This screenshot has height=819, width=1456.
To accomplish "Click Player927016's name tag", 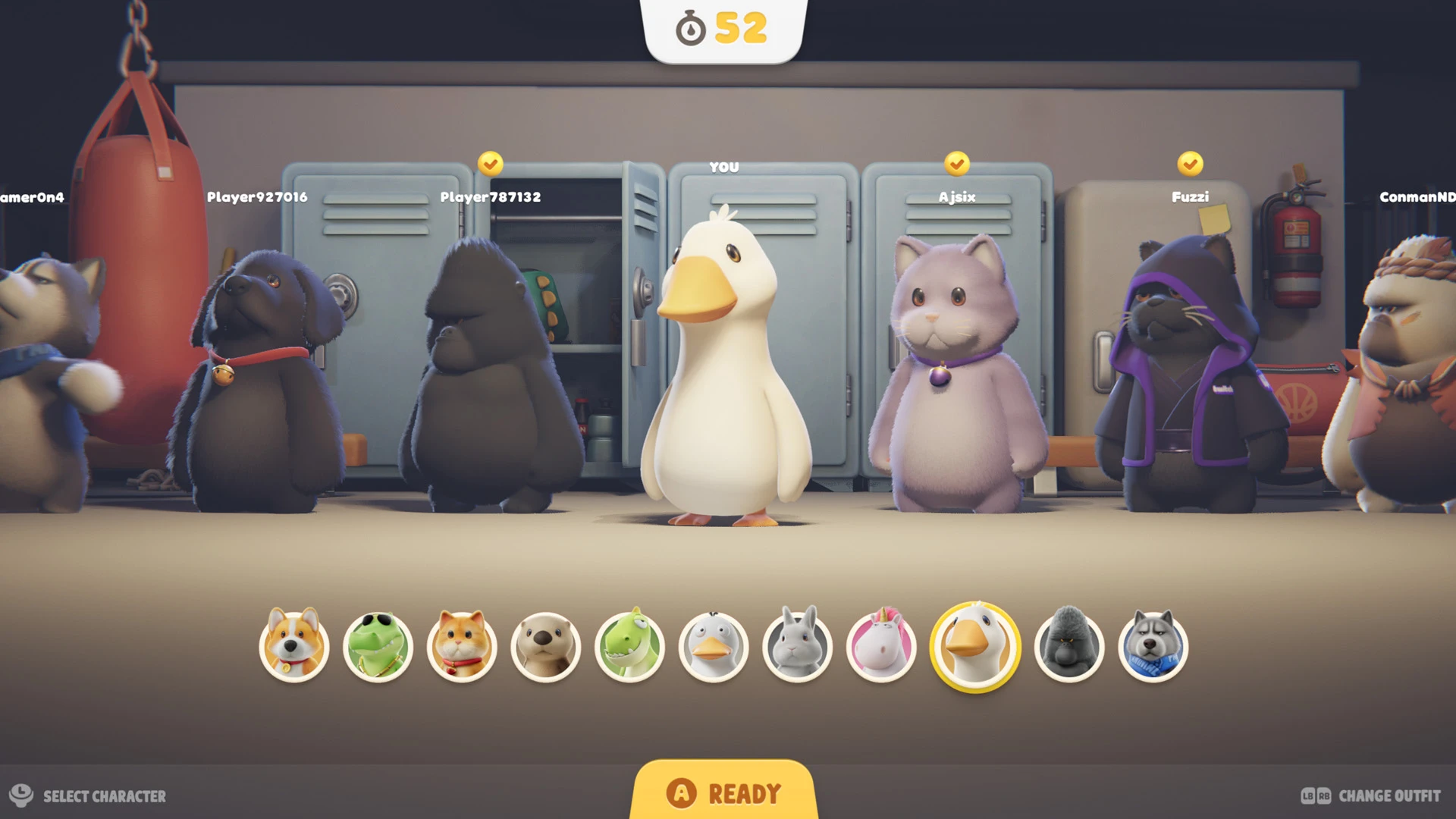I will coord(257,196).
